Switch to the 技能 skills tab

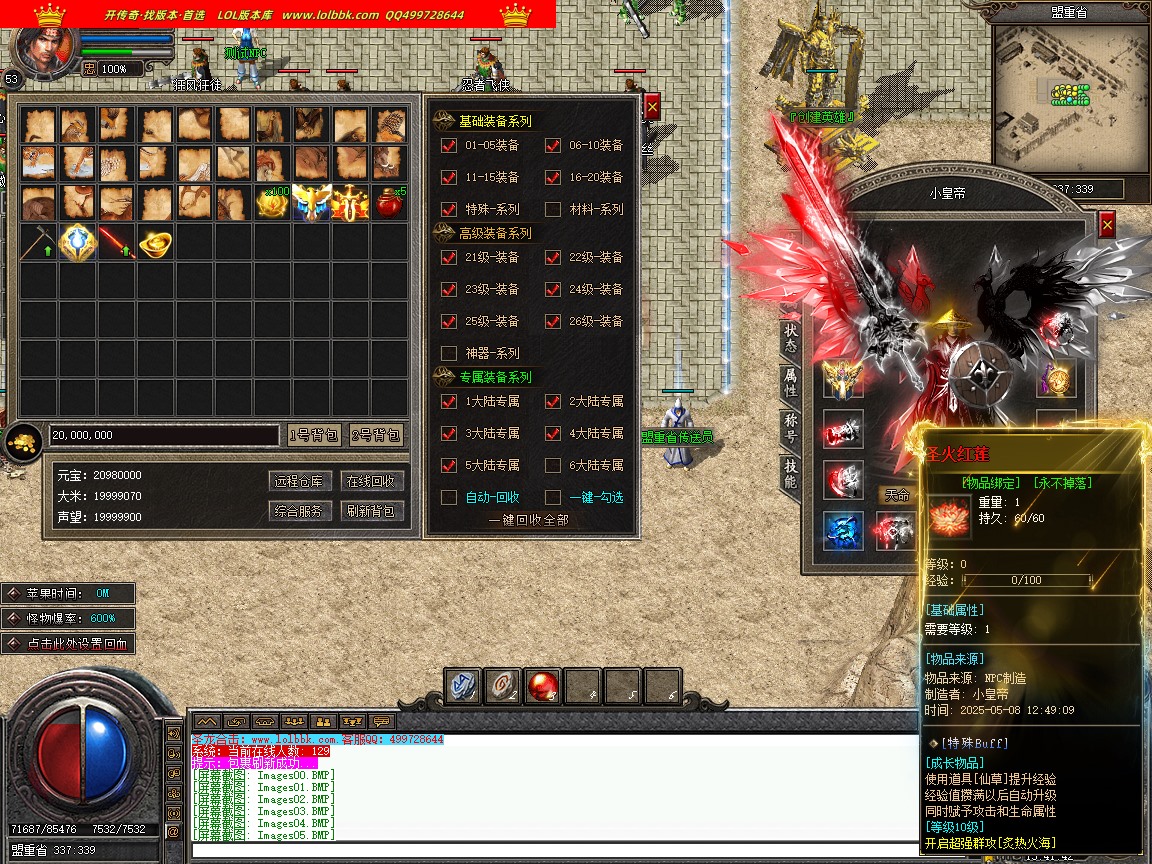pos(791,473)
